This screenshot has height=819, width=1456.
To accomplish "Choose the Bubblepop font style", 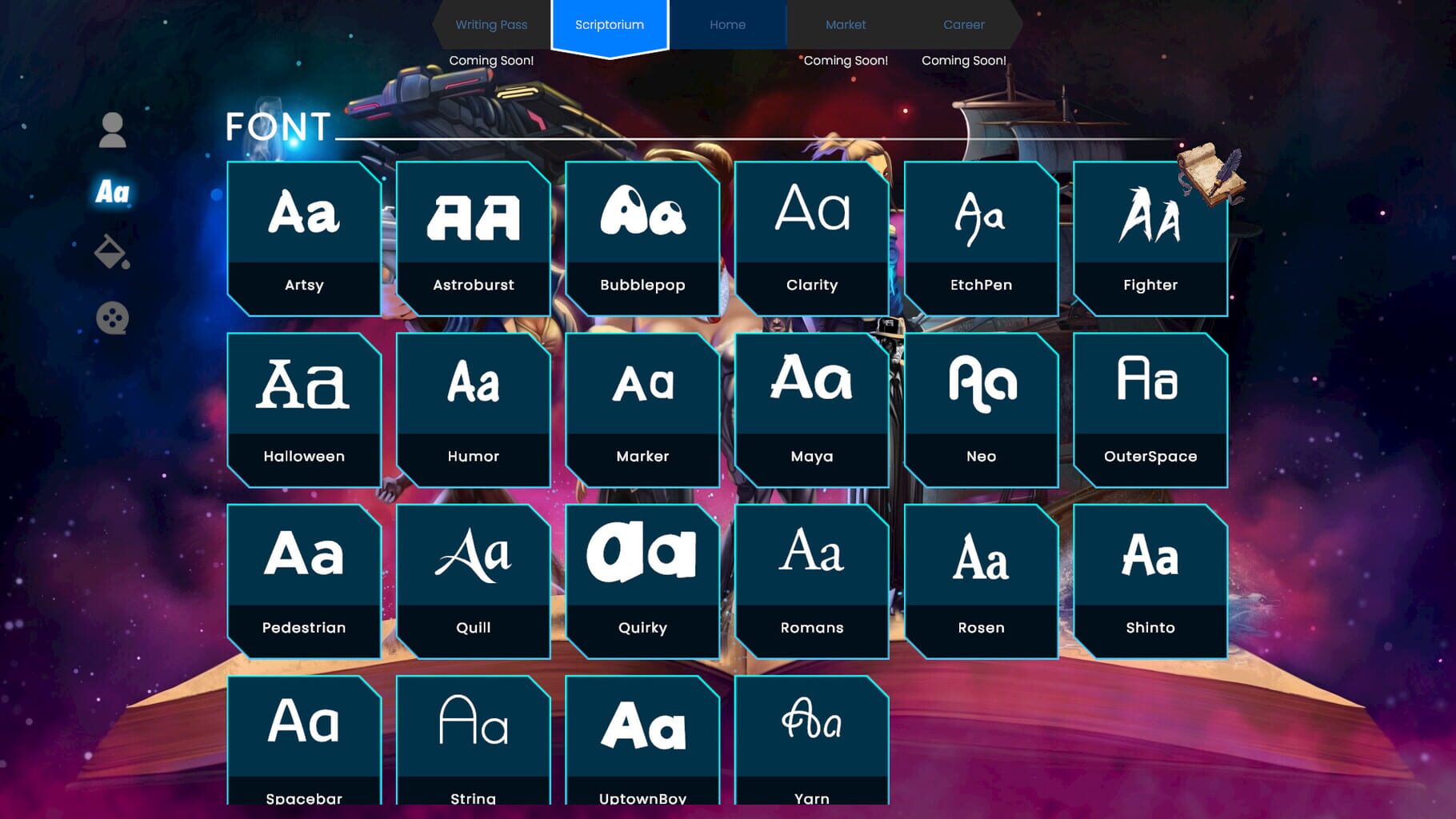I will pos(642,236).
